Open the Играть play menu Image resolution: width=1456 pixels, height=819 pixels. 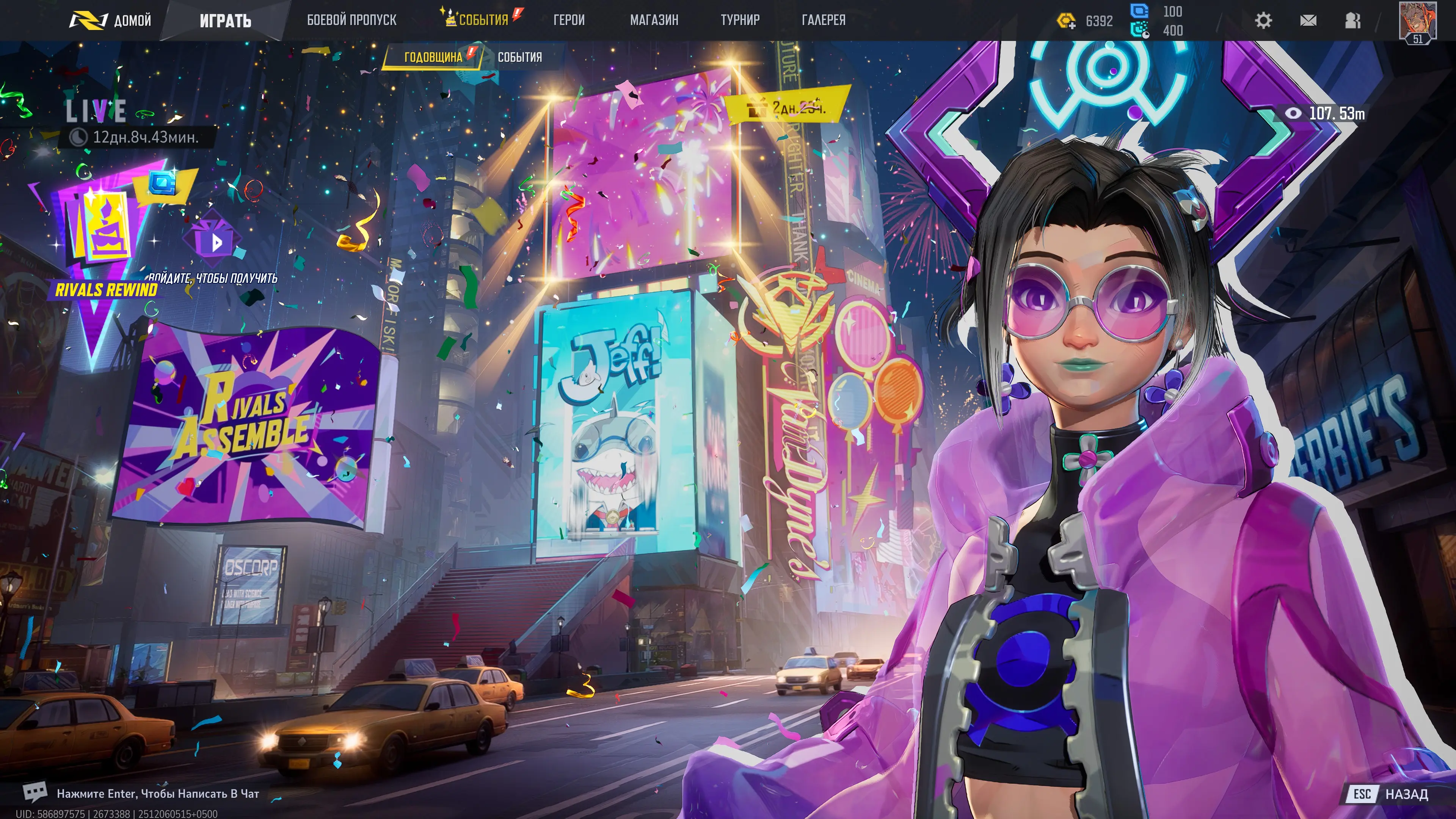[225, 21]
